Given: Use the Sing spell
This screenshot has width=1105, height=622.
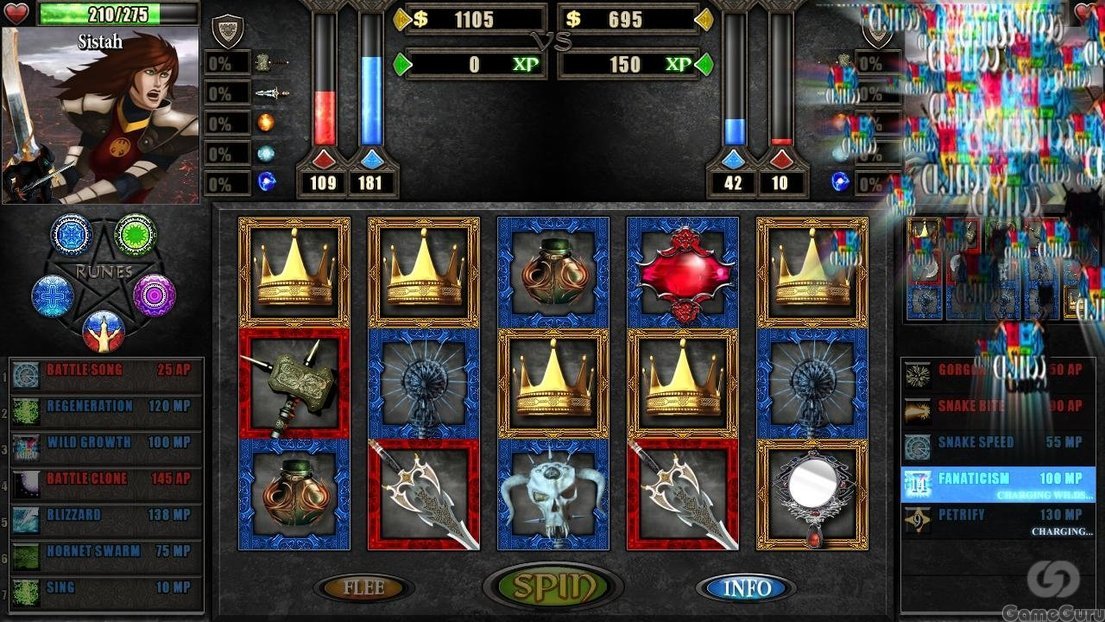Looking at the screenshot, I should (106, 588).
